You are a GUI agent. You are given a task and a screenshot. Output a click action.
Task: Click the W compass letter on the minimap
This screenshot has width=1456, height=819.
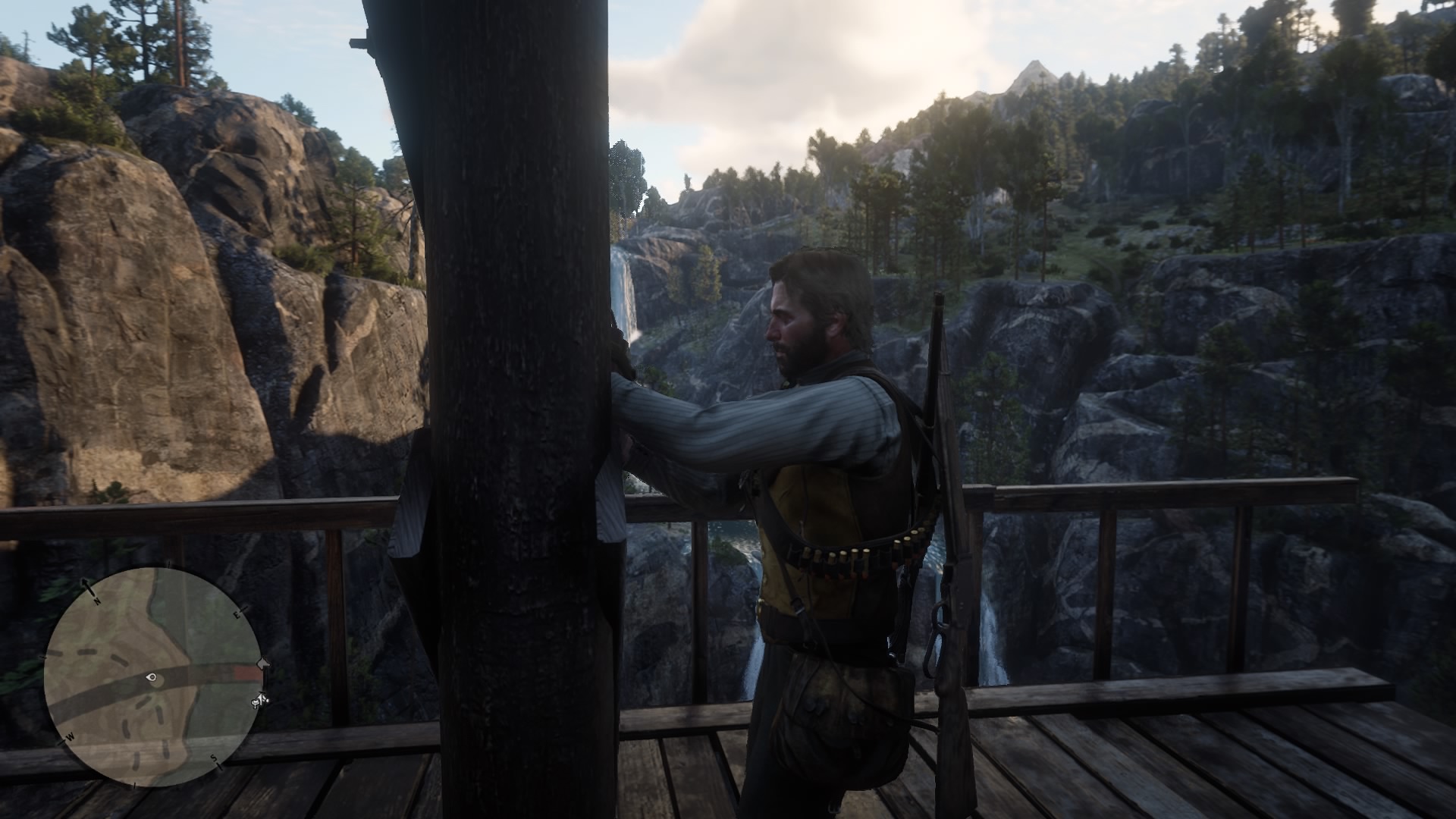tap(71, 737)
